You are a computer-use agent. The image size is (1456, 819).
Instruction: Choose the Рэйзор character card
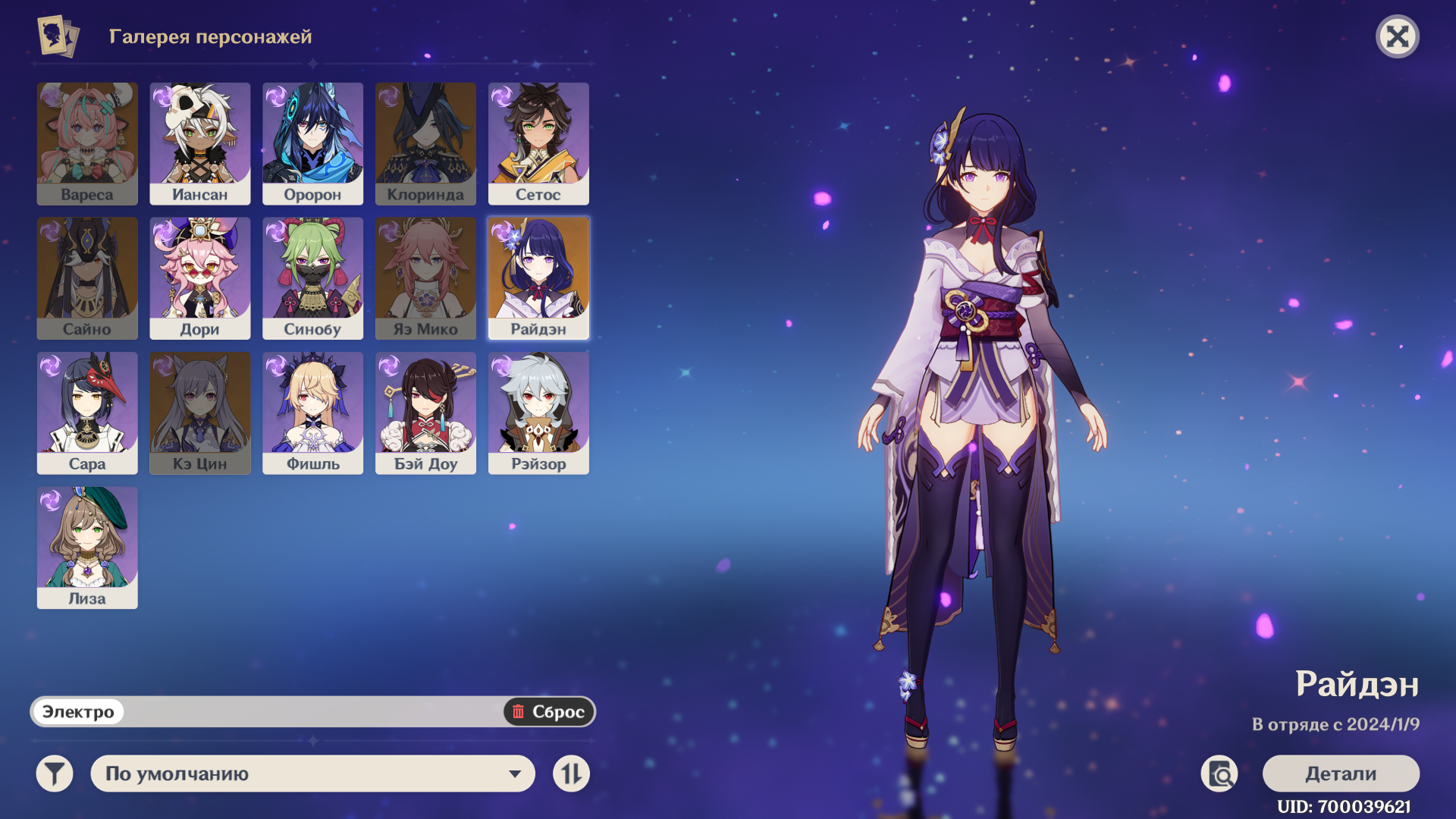pyautogui.click(x=538, y=413)
